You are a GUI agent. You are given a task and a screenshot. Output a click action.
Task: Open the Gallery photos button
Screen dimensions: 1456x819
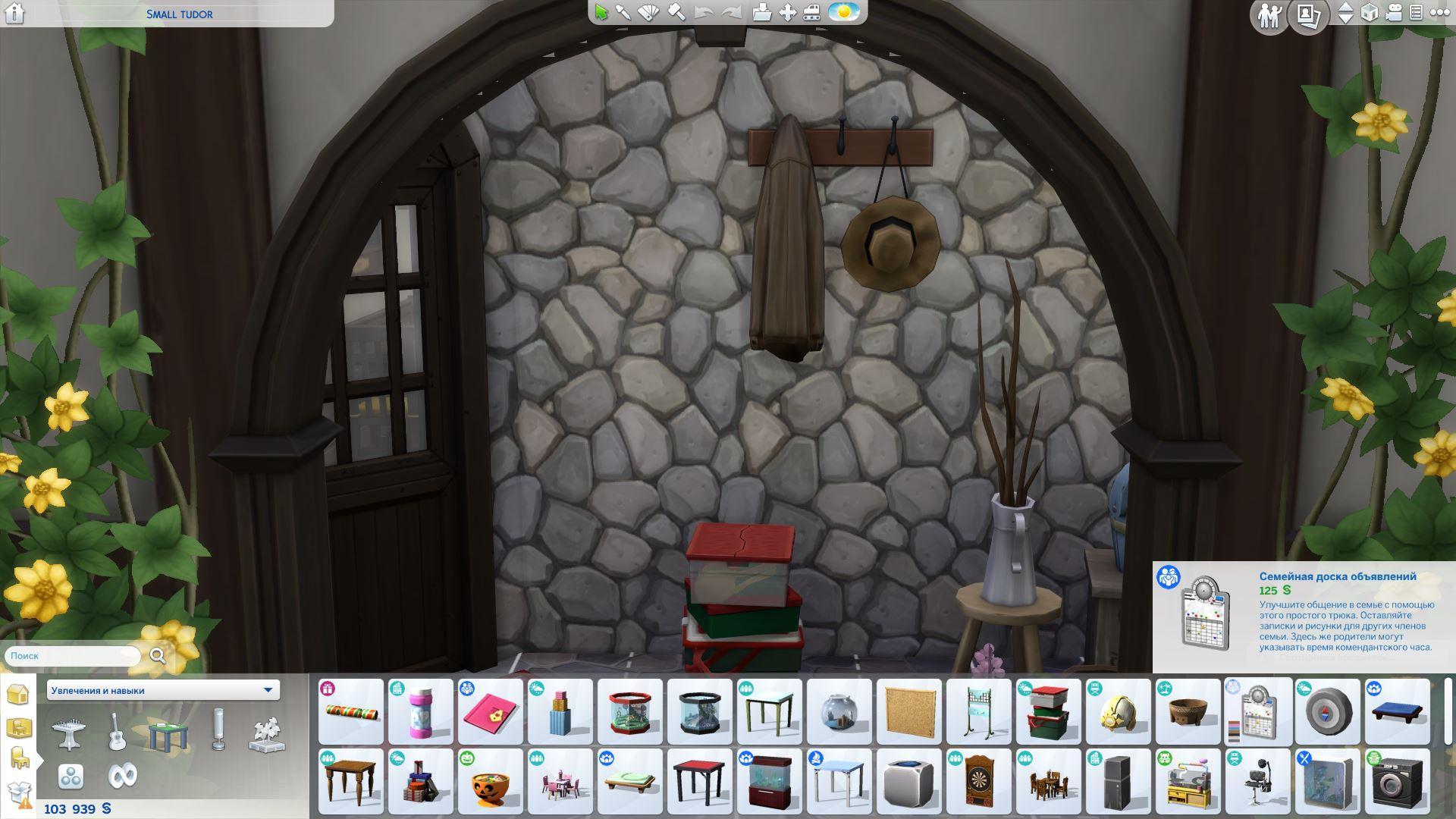coord(1308,15)
